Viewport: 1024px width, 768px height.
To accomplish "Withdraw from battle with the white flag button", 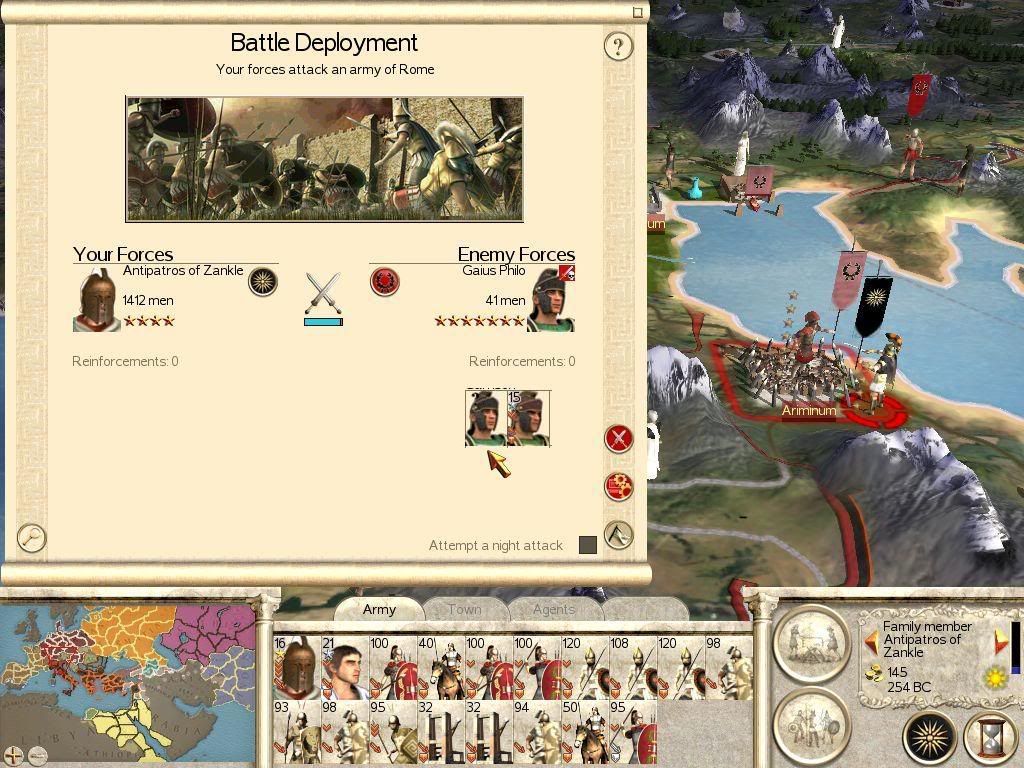I will pos(619,535).
